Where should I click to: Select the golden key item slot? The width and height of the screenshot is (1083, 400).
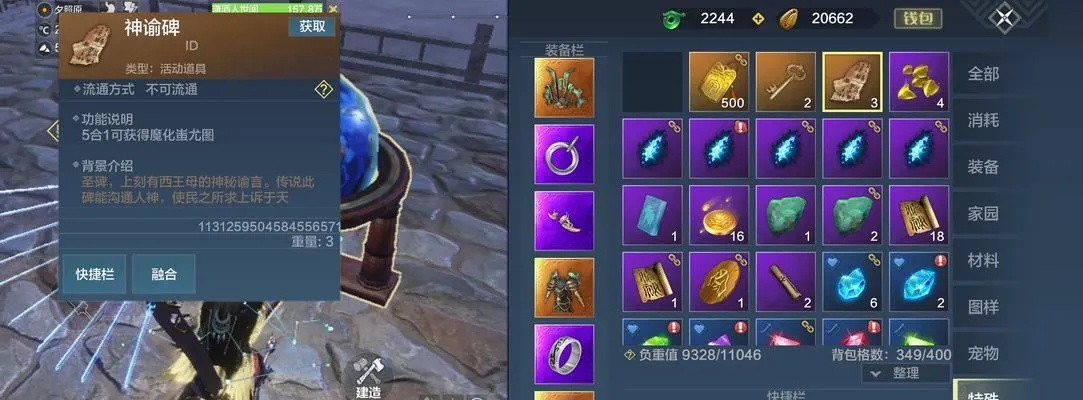[x=786, y=82]
